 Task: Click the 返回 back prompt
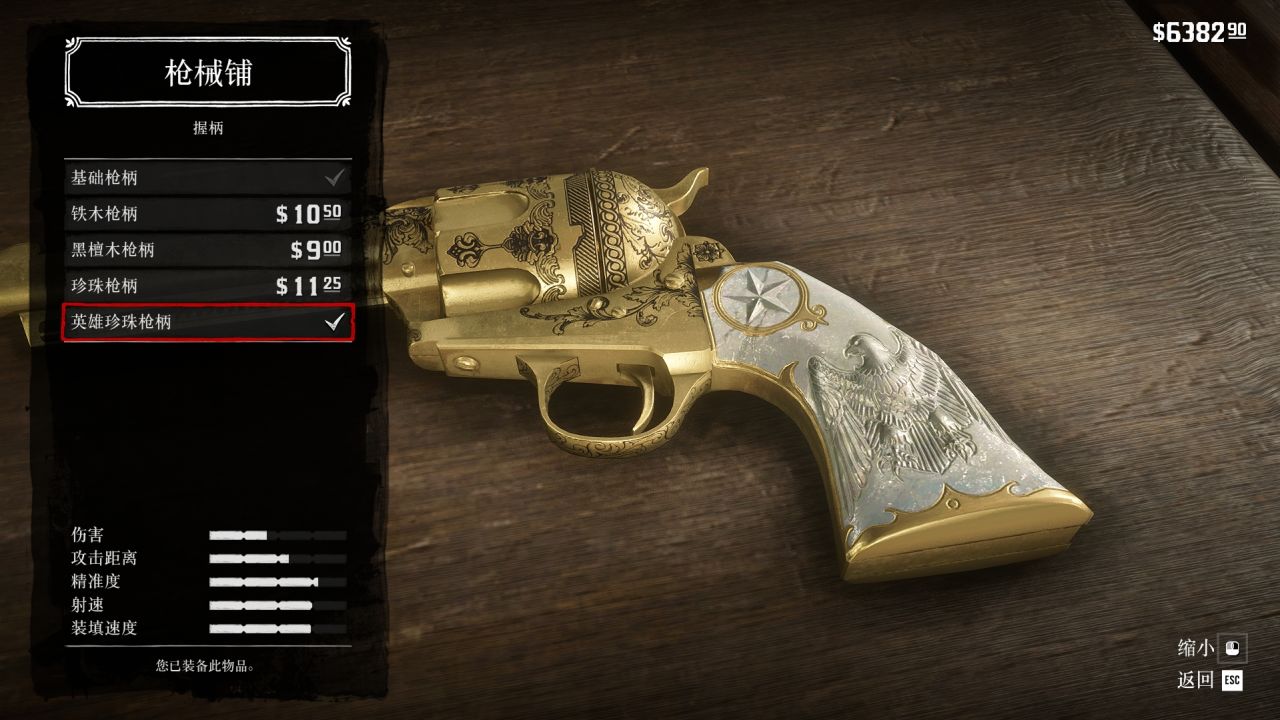(1210, 681)
